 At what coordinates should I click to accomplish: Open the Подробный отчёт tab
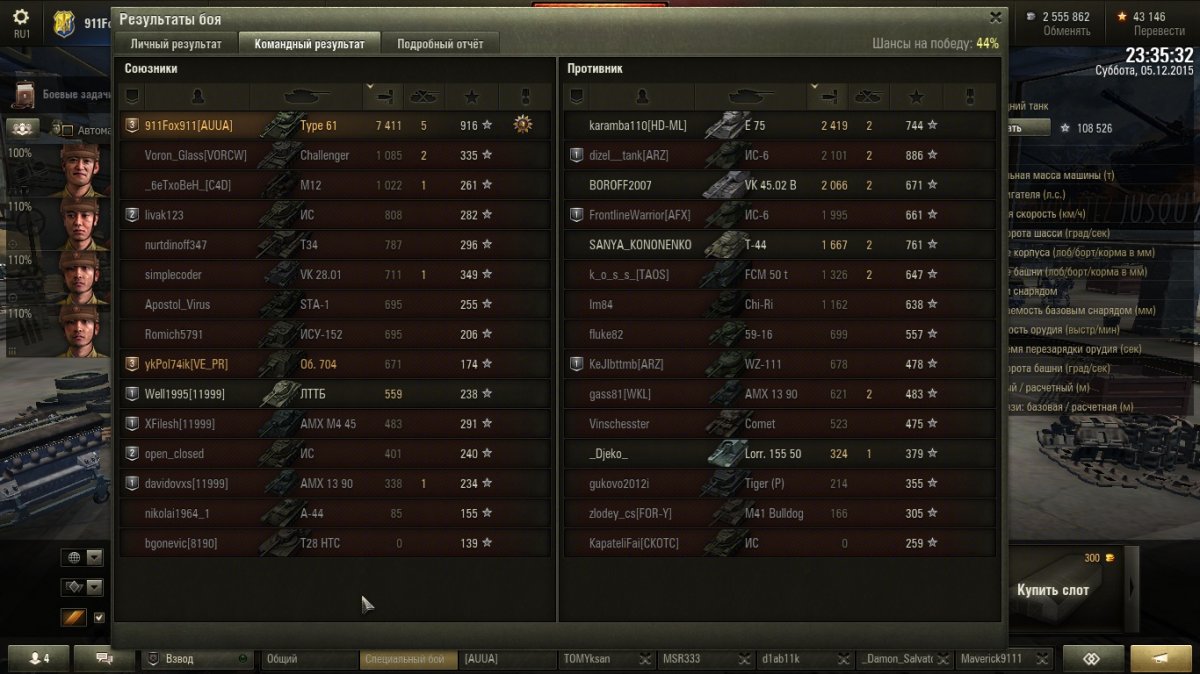click(440, 44)
